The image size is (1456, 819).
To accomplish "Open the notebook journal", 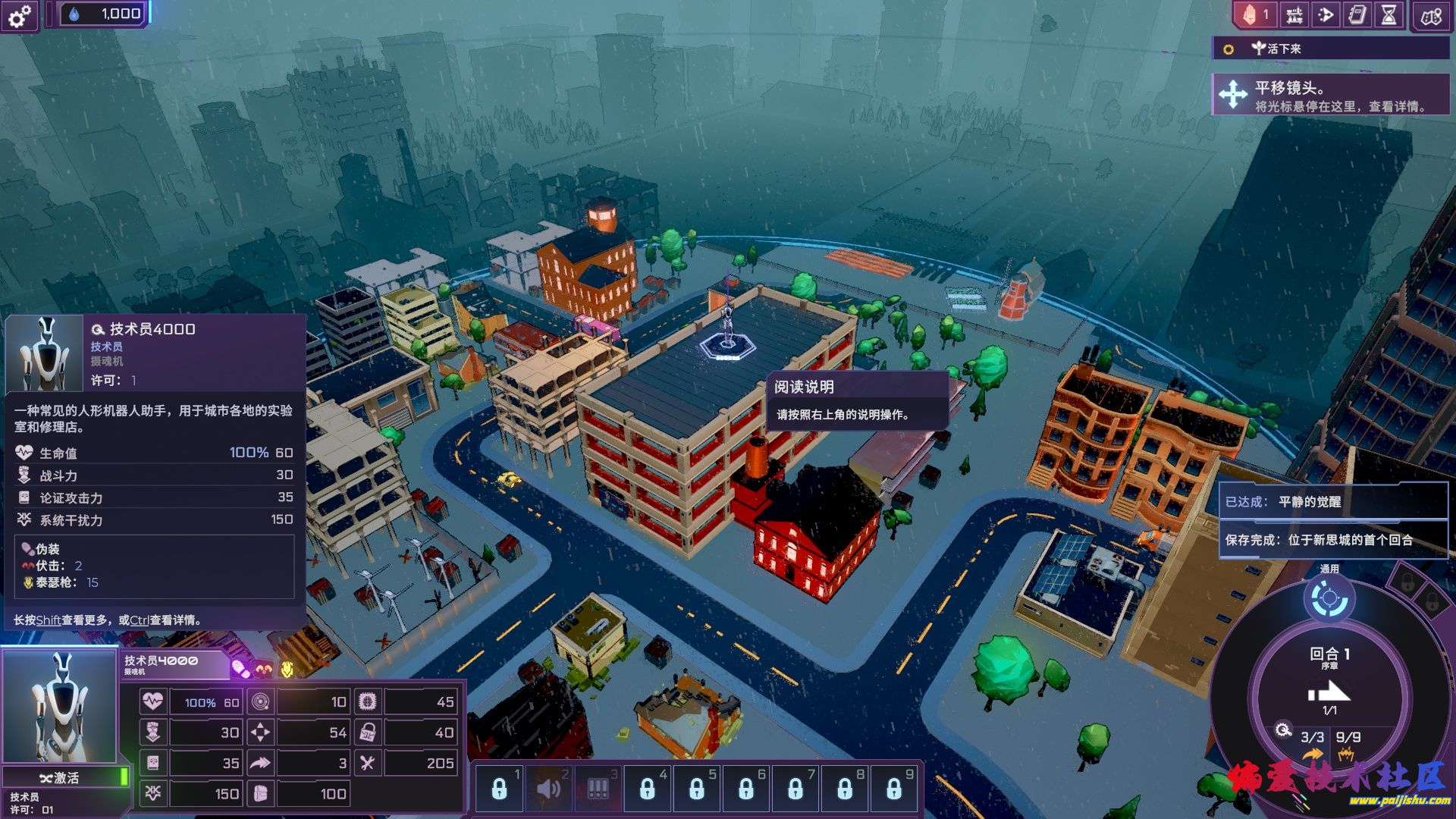I will tap(1357, 15).
